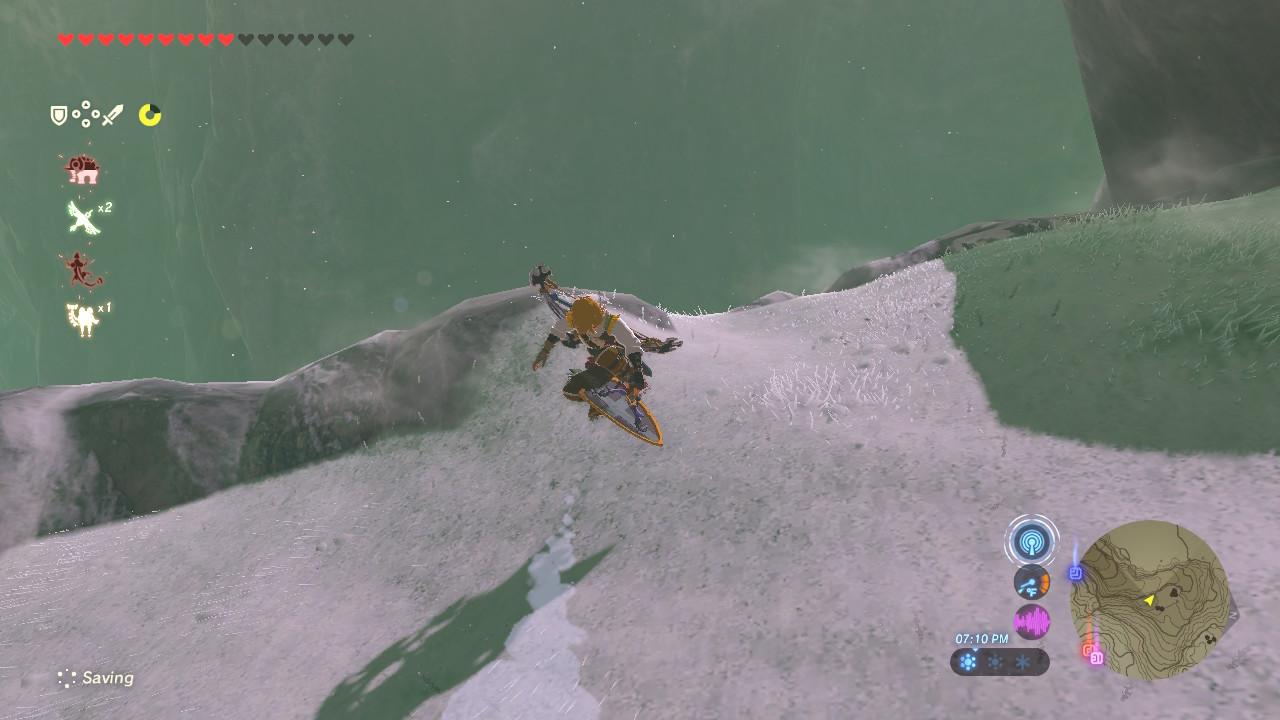Image resolution: width=1280 pixels, height=720 pixels.
Task: Select the shield icon in the HUD
Action: click(59, 116)
